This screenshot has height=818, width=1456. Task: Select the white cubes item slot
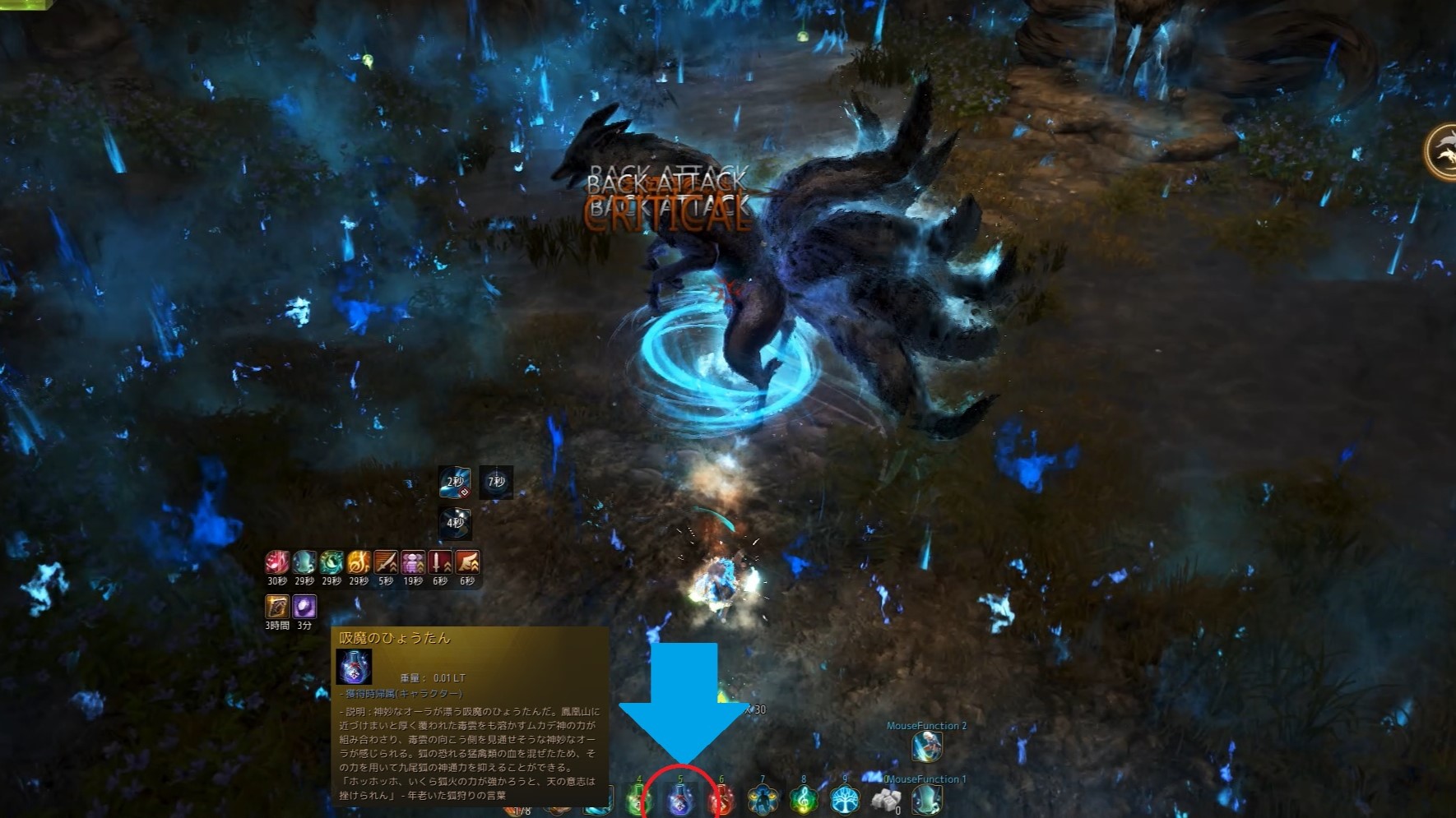point(886,799)
